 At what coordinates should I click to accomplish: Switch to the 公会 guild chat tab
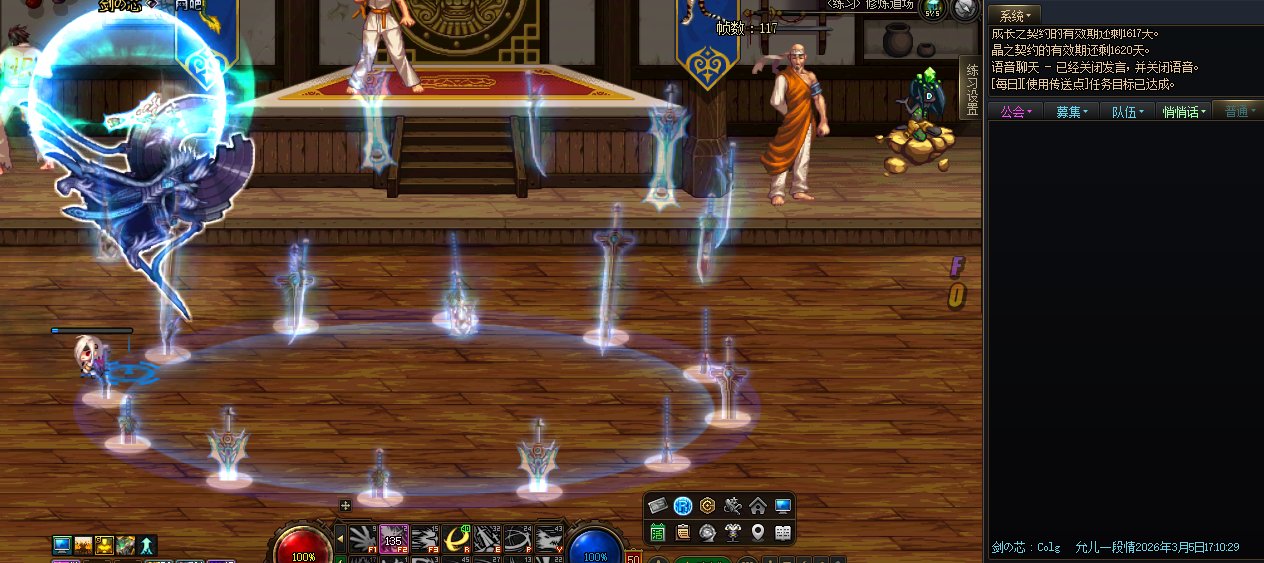[x=1015, y=111]
